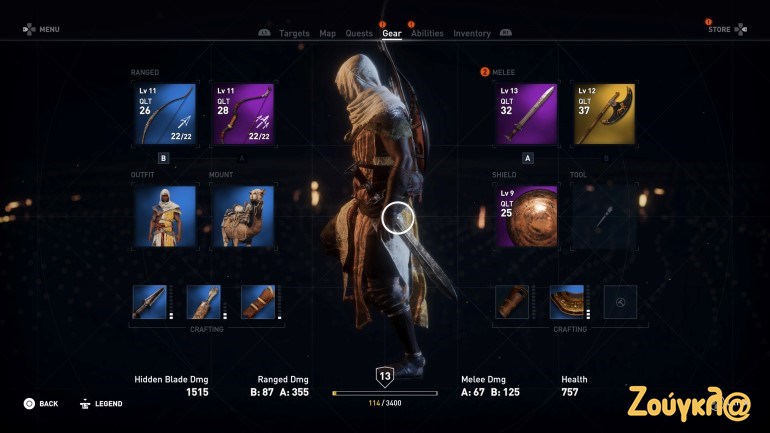Select the leather bracer crafting slot beside the quiver
The width and height of the screenshot is (770, 433).
tap(258, 302)
